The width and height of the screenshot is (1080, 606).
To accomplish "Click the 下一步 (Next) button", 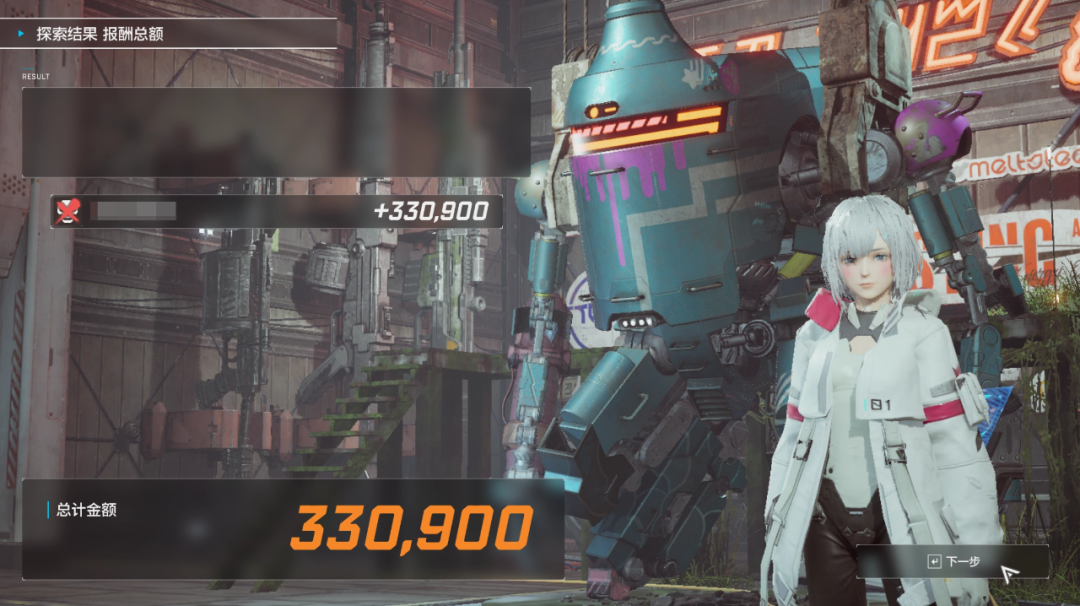I will (953, 562).
